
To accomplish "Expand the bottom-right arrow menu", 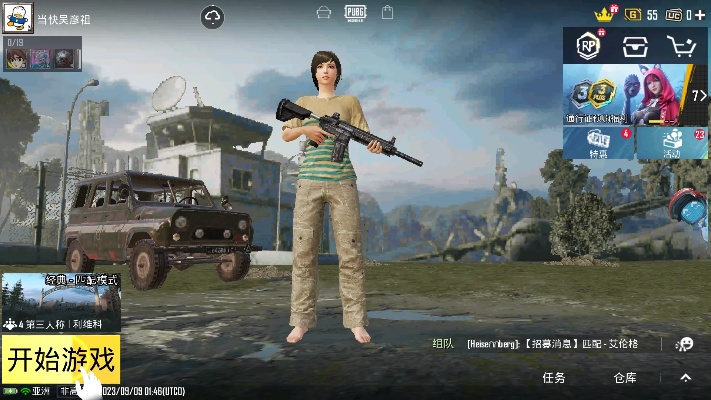I will click(685, 378).
